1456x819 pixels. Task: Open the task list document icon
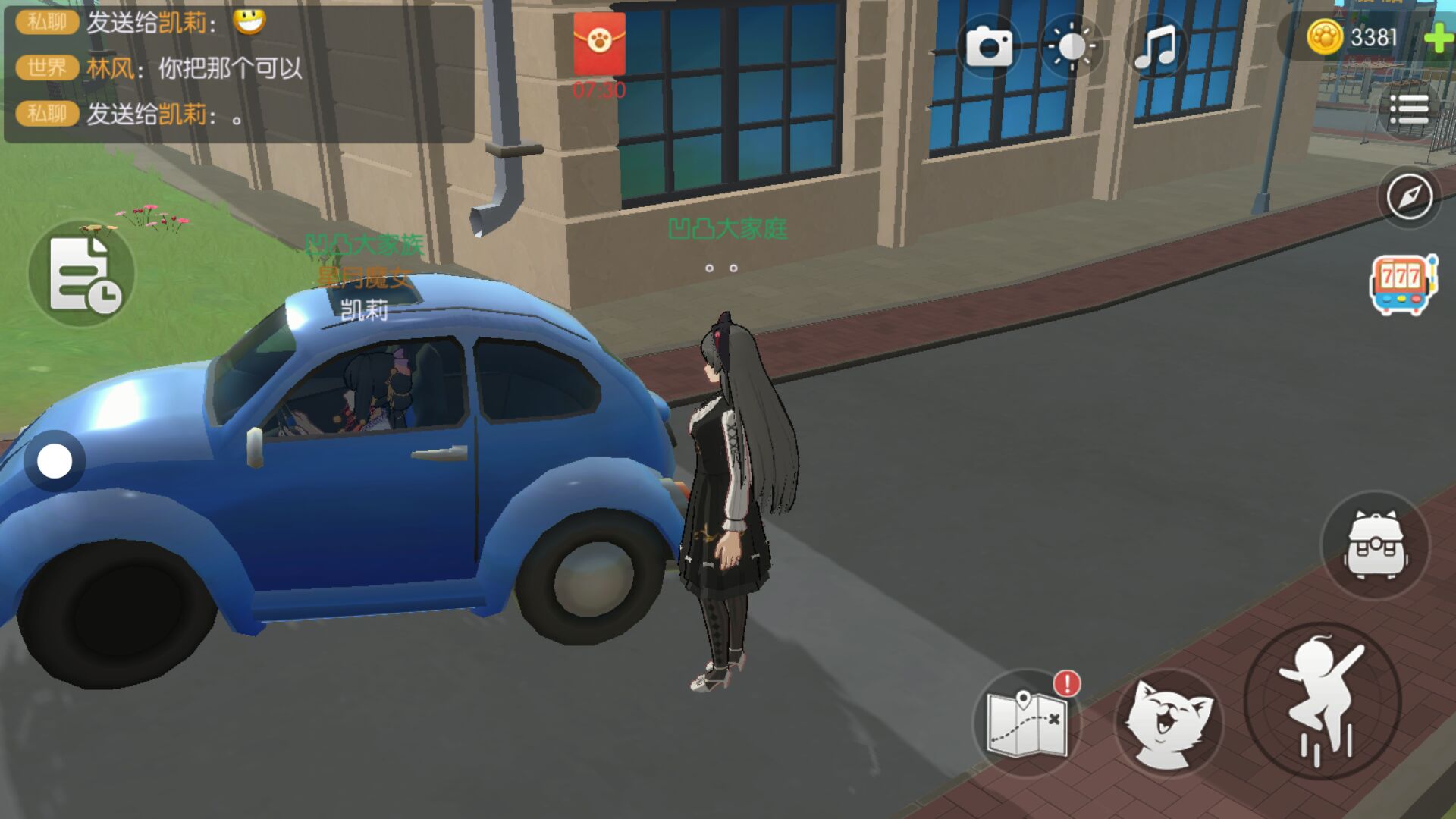[82, 275]
